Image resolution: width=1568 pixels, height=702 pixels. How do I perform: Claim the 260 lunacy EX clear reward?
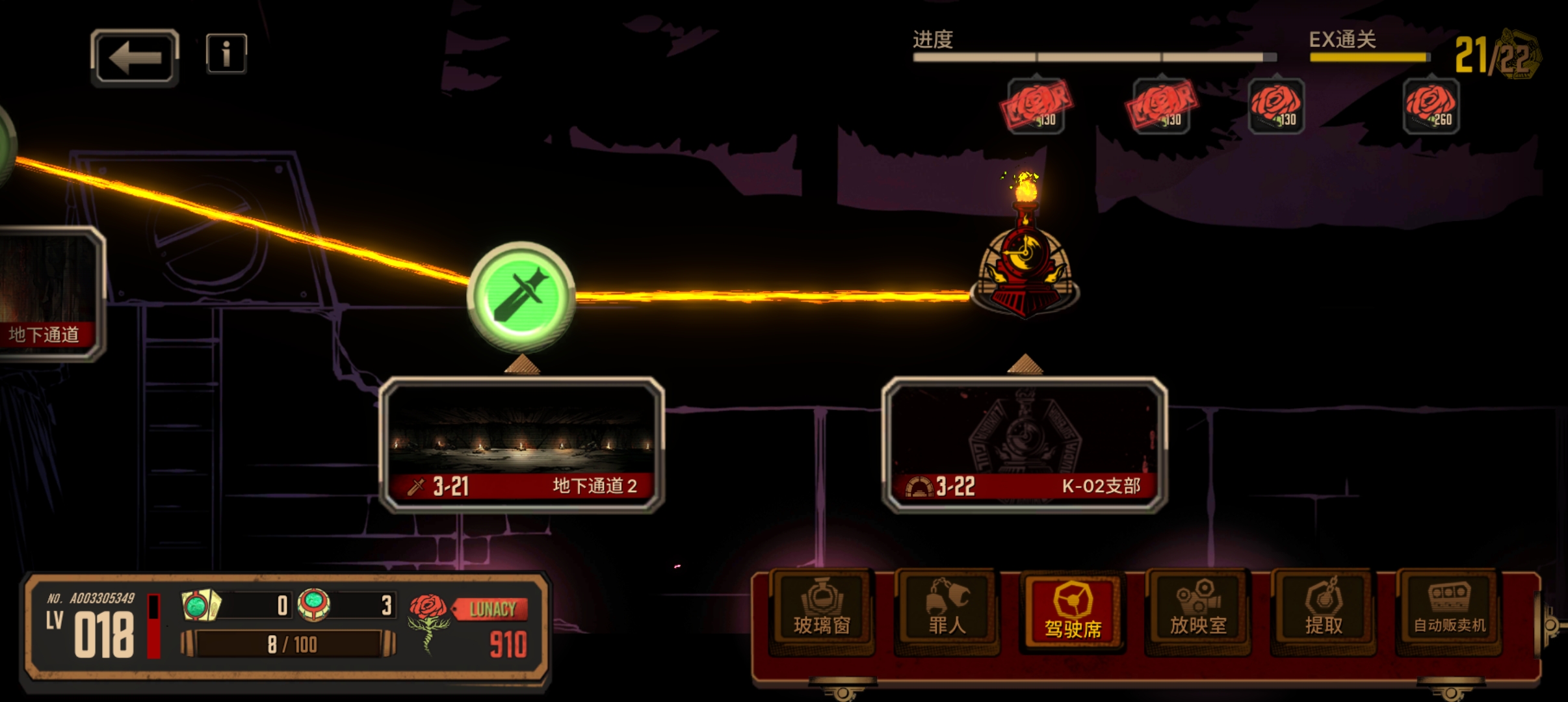pyautogui.click(x=1431, y=106)
